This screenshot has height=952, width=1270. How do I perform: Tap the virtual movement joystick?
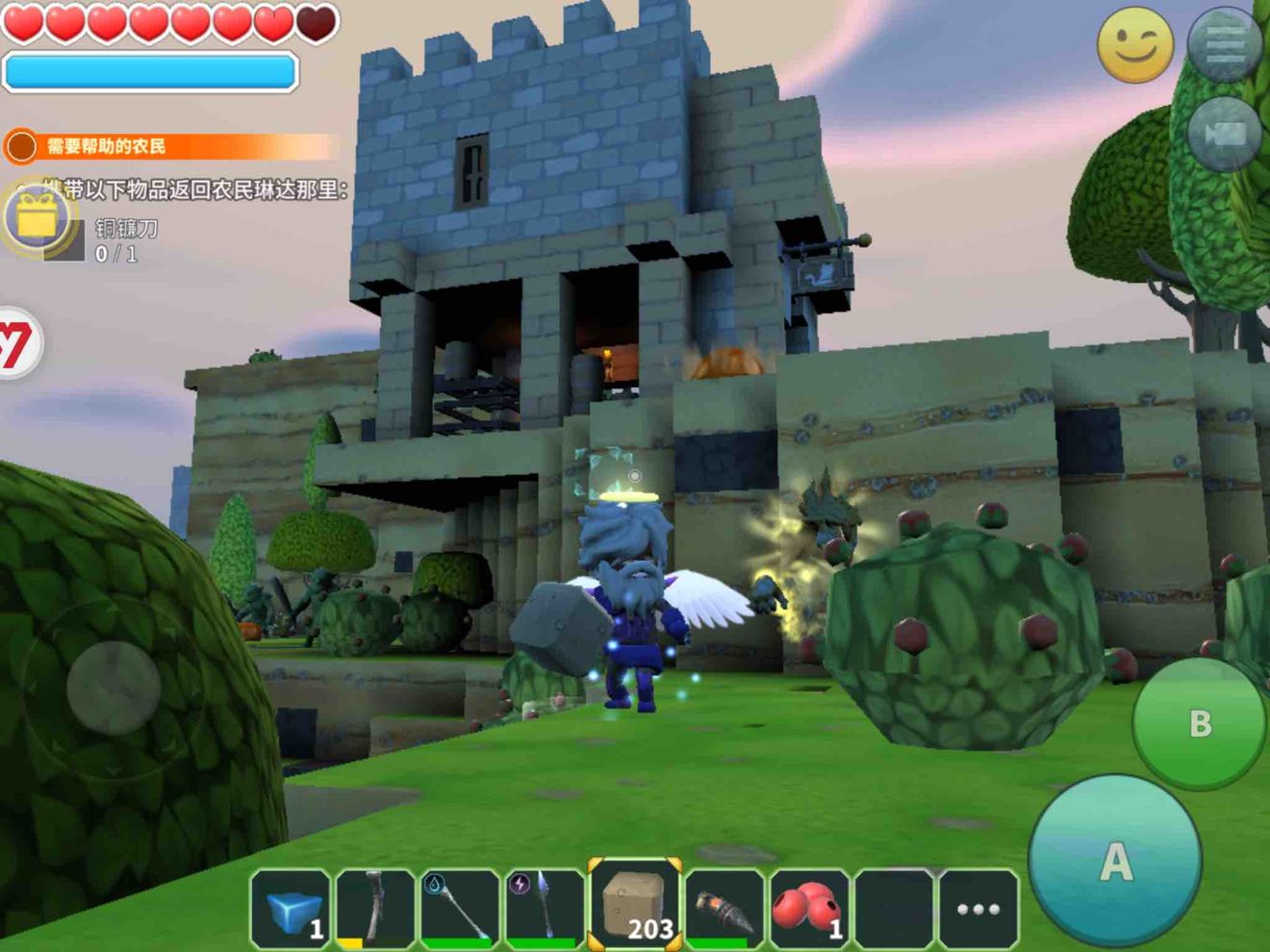tap(114, 689)
